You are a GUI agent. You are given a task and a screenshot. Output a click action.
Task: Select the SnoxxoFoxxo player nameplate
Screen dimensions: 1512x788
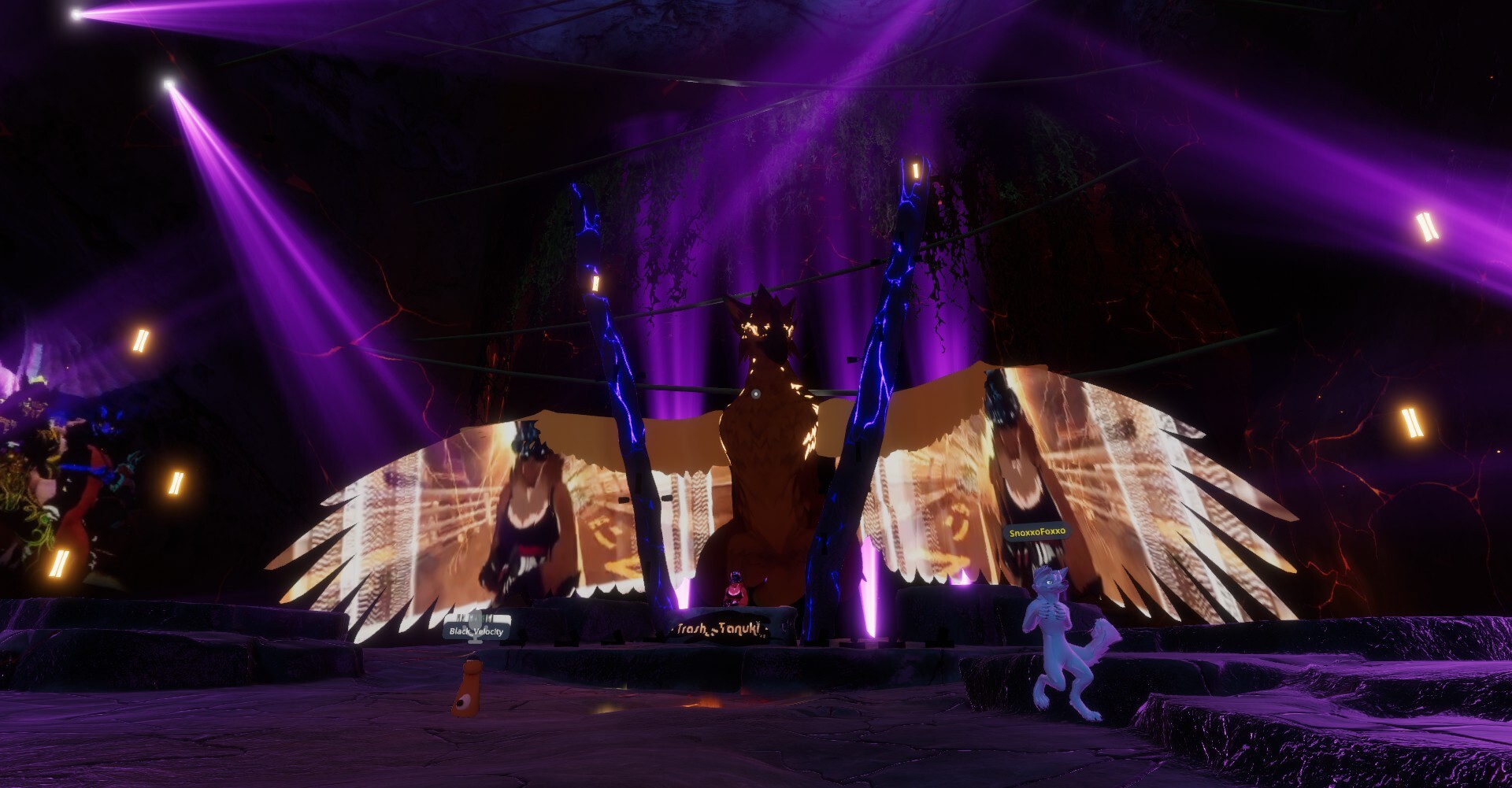(1037, 531)
